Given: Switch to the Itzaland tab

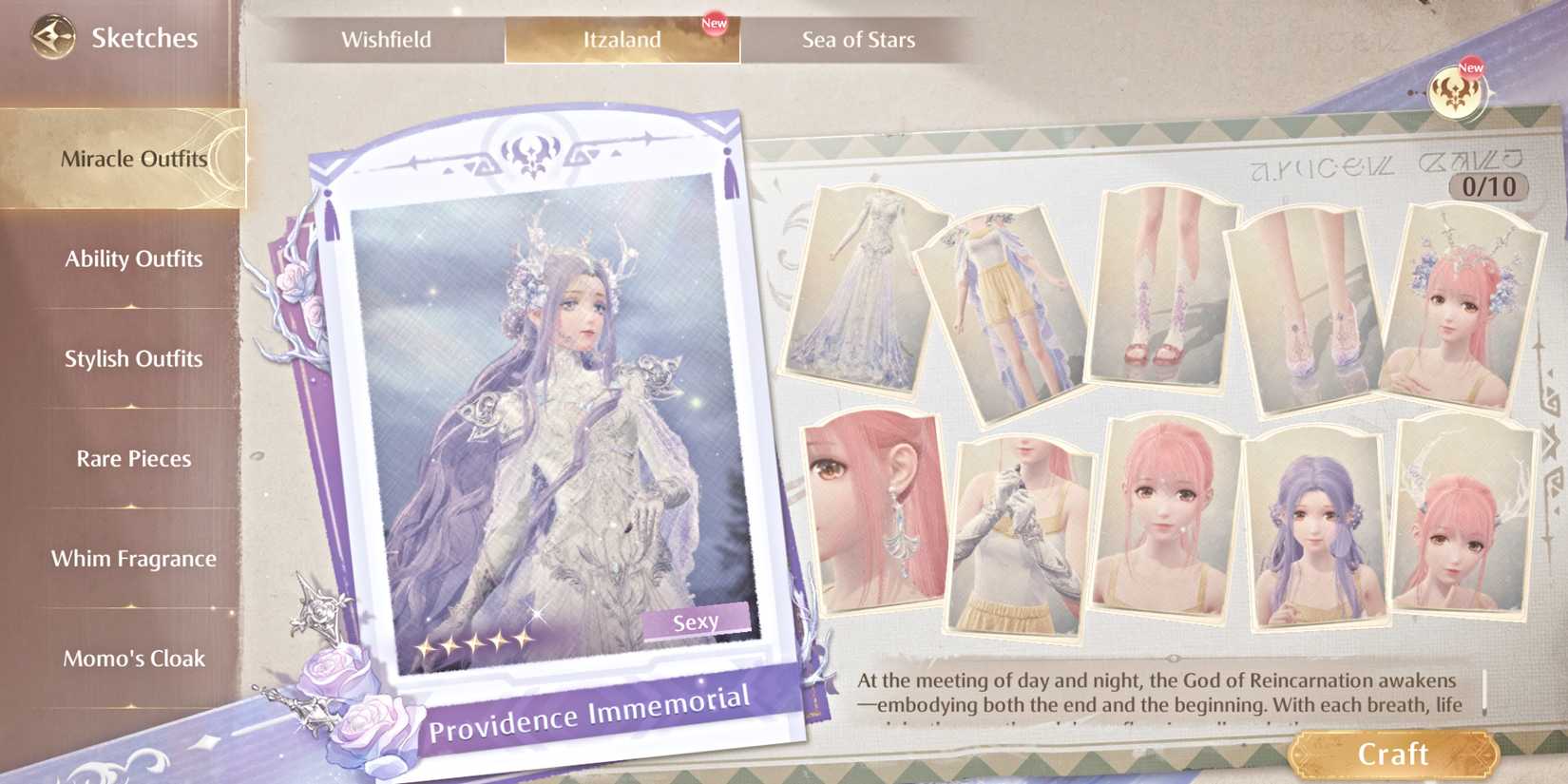Looking at the screenshot, I should [x=622, y=40].
